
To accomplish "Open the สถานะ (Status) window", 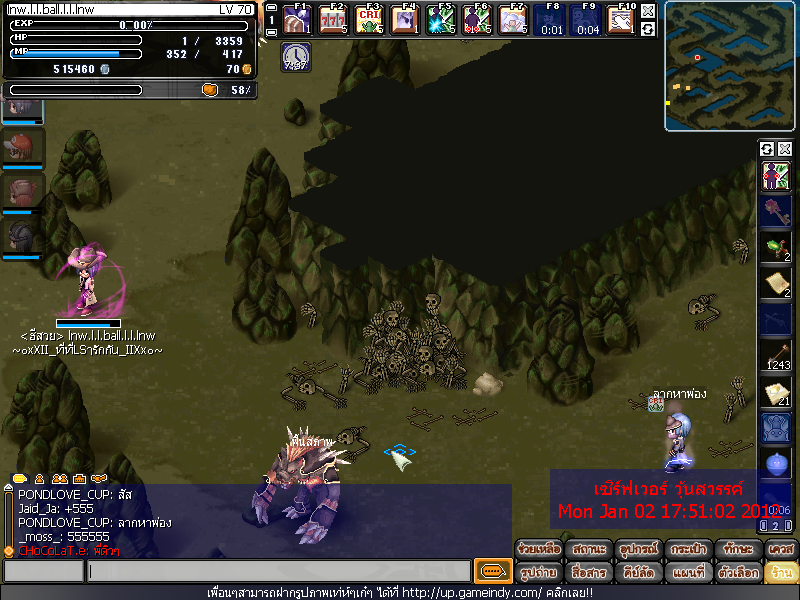I will point(588,550).
